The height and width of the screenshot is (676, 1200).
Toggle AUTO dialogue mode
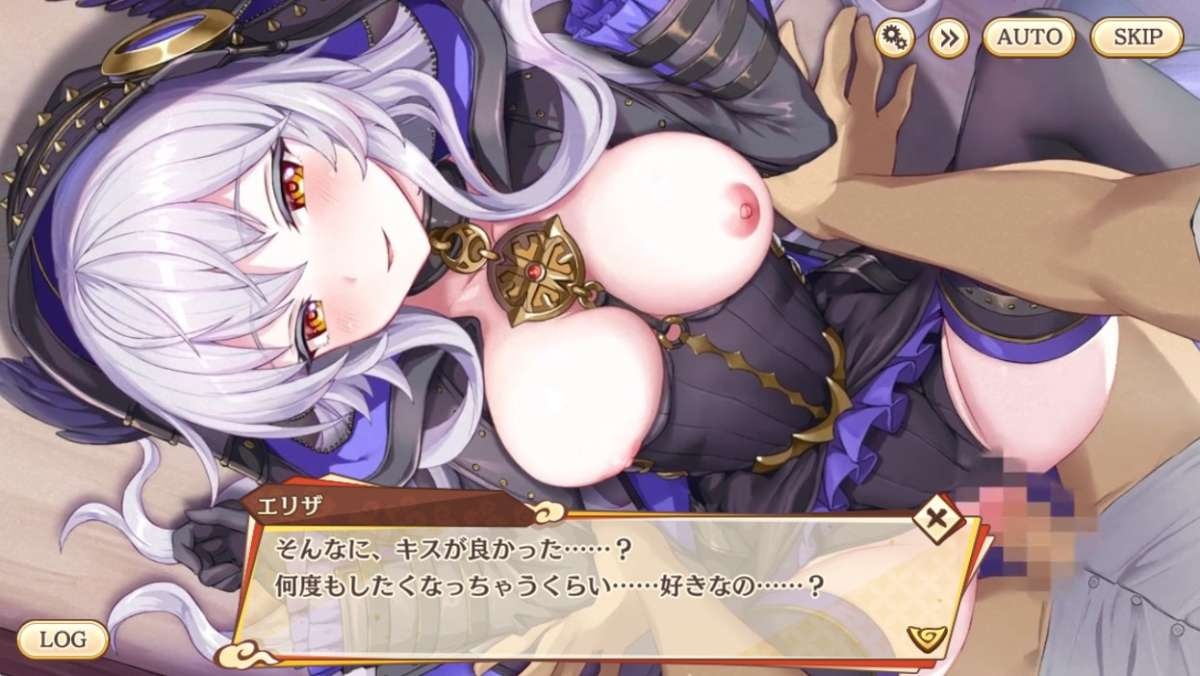pyautogui.click(x=1029, y=38)
